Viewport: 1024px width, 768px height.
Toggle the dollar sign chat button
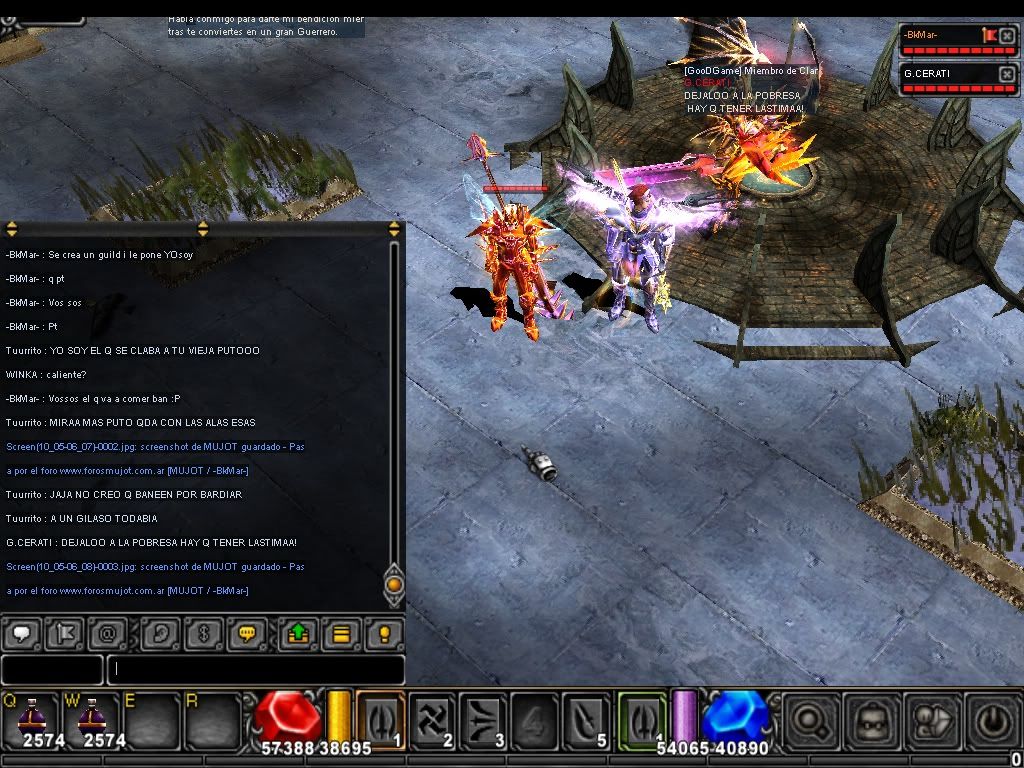pos(203,634)
